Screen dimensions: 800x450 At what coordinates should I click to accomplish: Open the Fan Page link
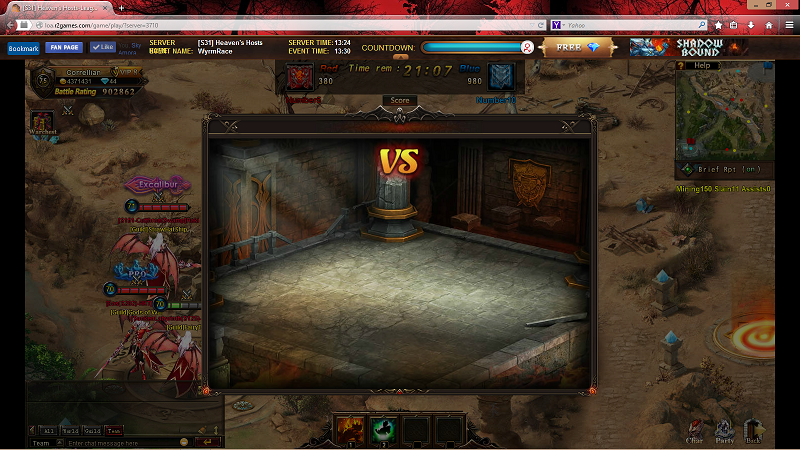click(63, 47)
